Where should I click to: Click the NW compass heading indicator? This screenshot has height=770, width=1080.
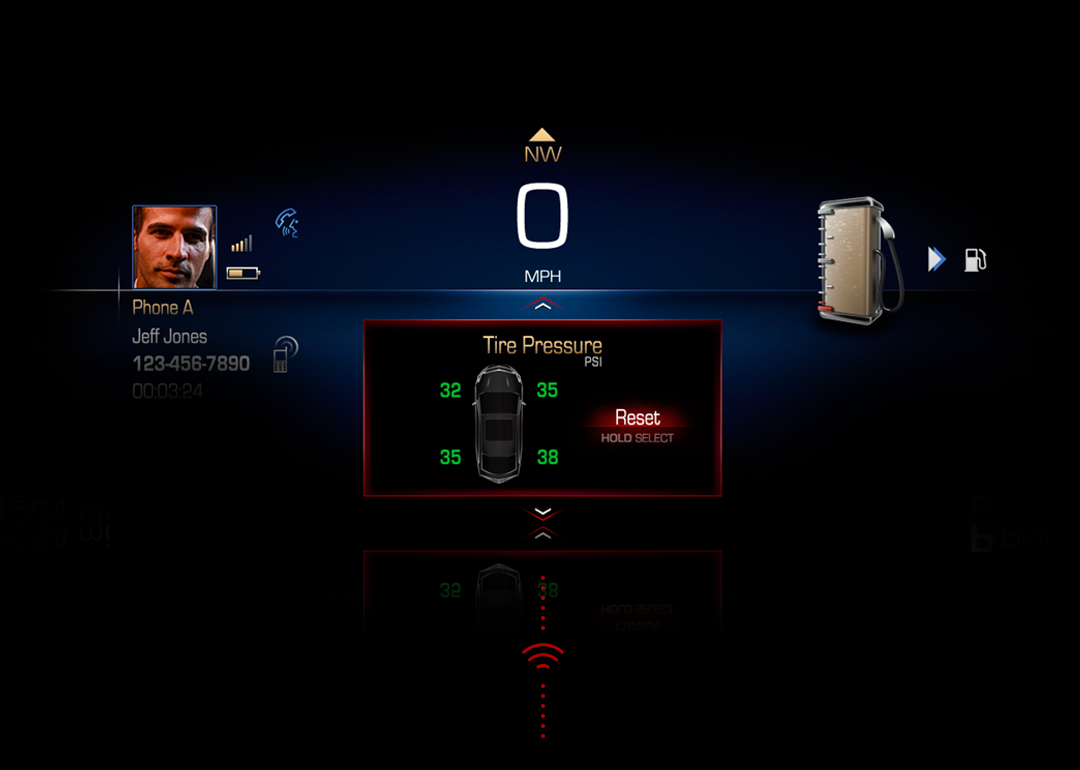(x=542, y=147)
